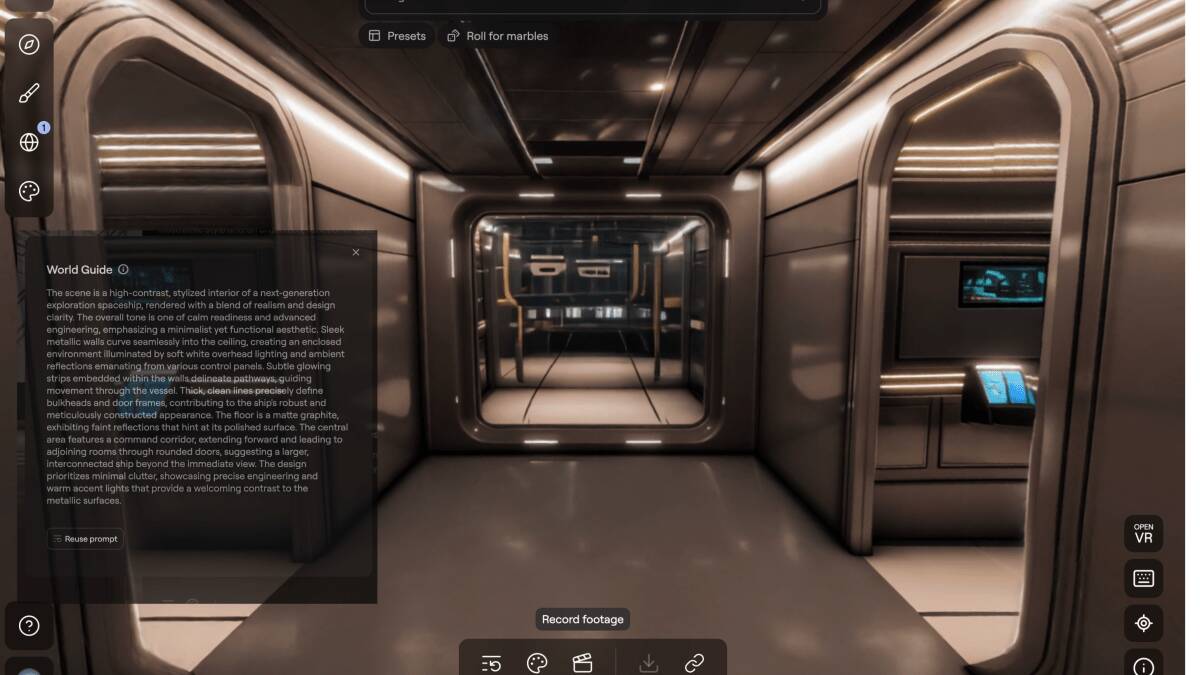Open the Presets panel

tap(397, 36)
